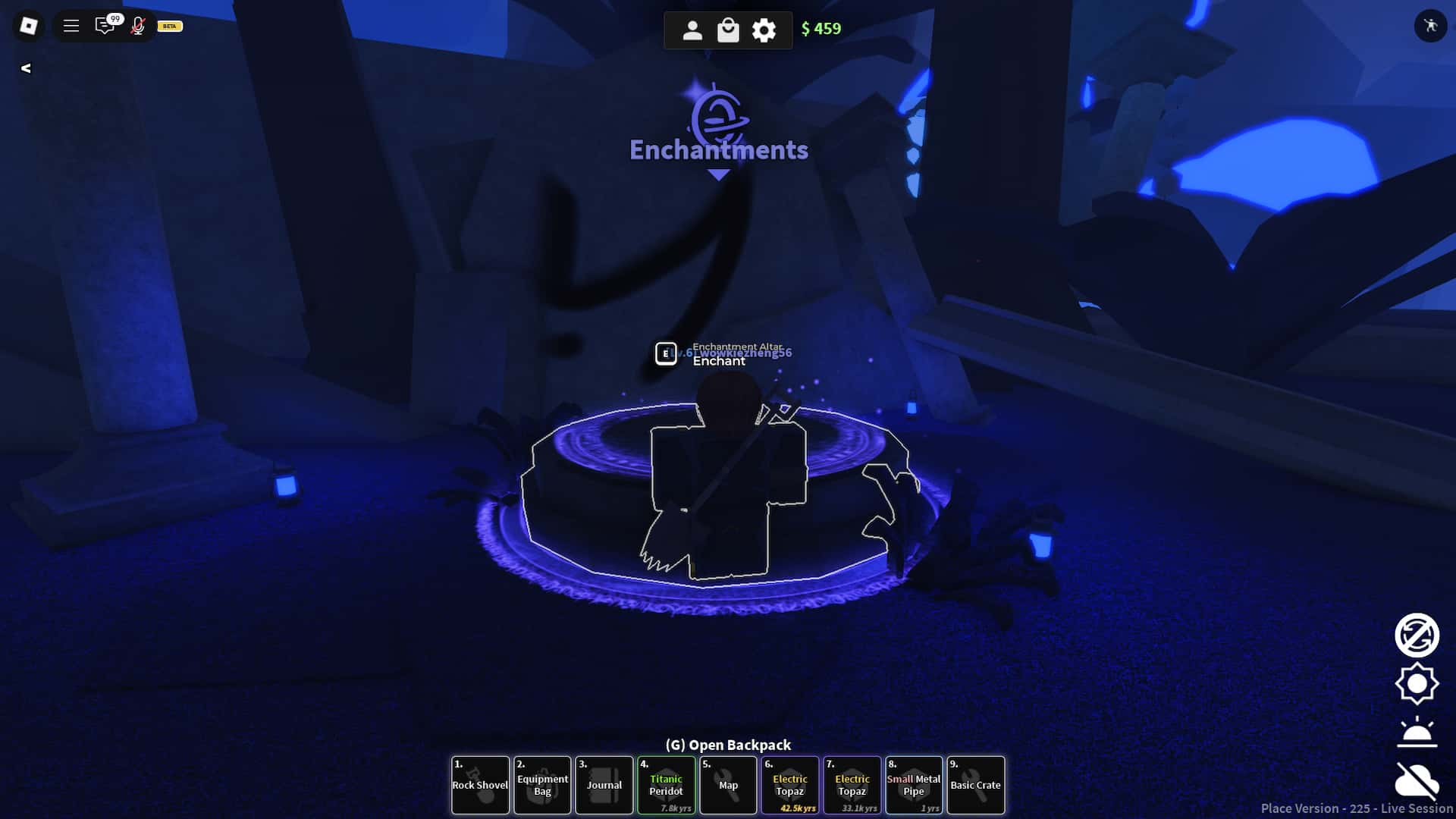Viewport: 1456px width, 819px height.
Task: Open the Equipment Bag from the hotbar
Action: 542,785
